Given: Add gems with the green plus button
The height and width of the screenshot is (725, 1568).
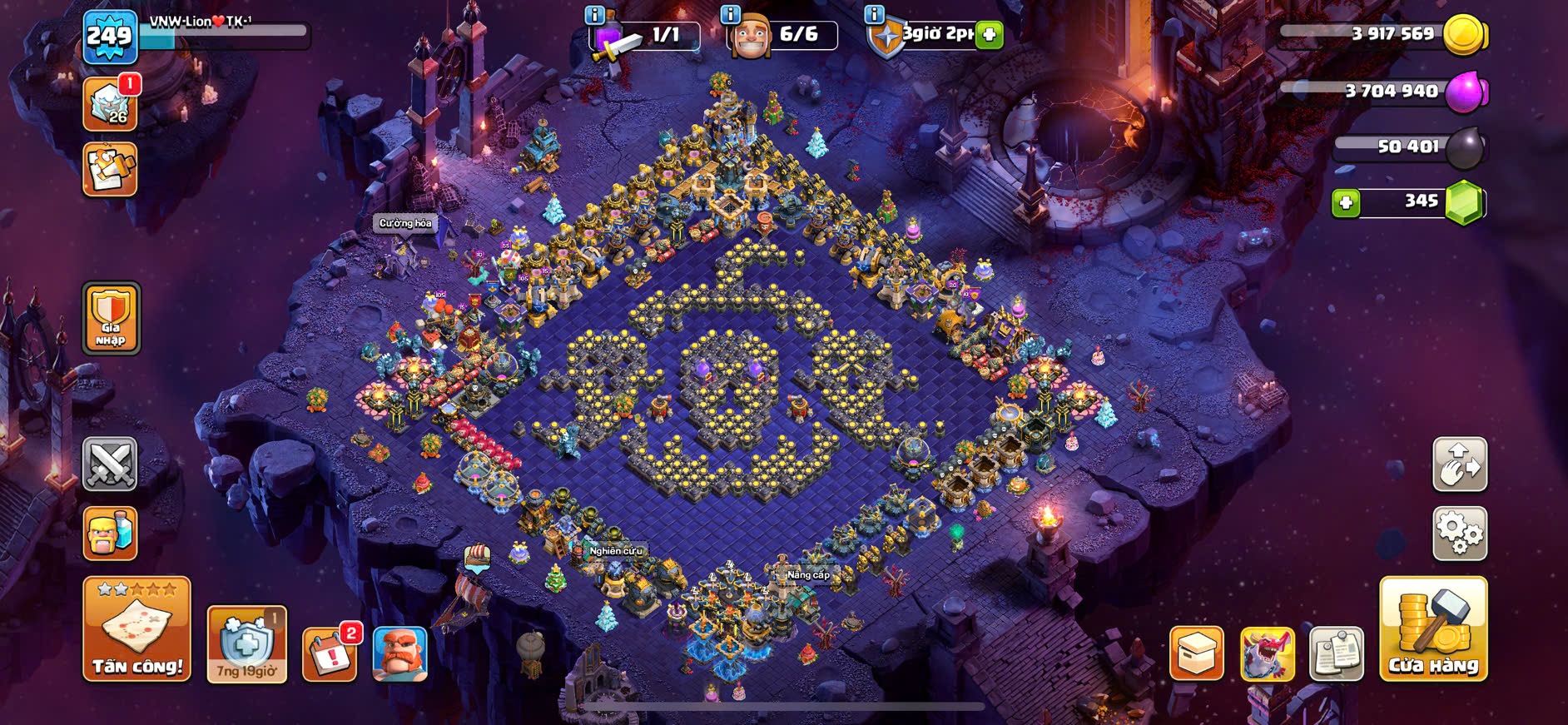Looking at the screenshot, I should [1345, 202].
